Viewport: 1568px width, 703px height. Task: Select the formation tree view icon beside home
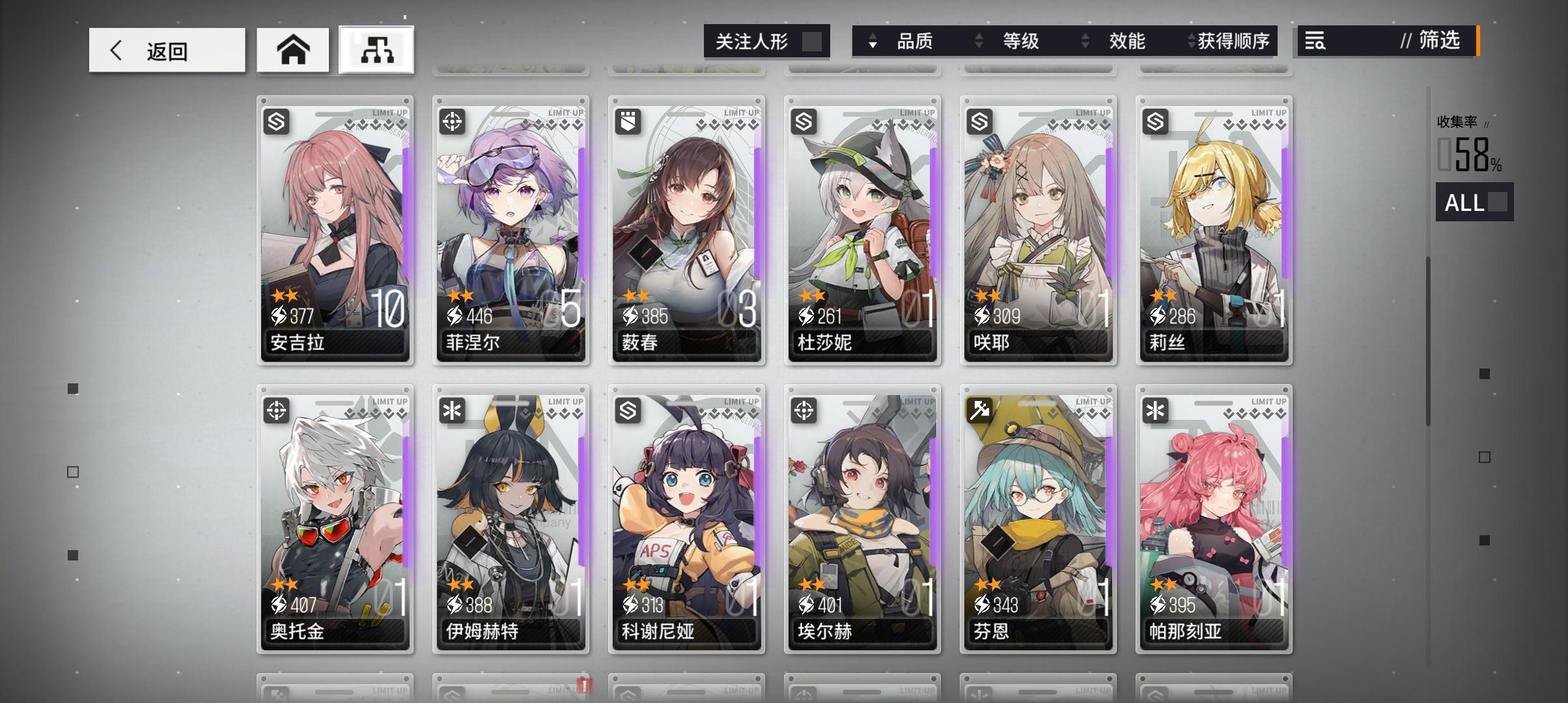[376, 50]
